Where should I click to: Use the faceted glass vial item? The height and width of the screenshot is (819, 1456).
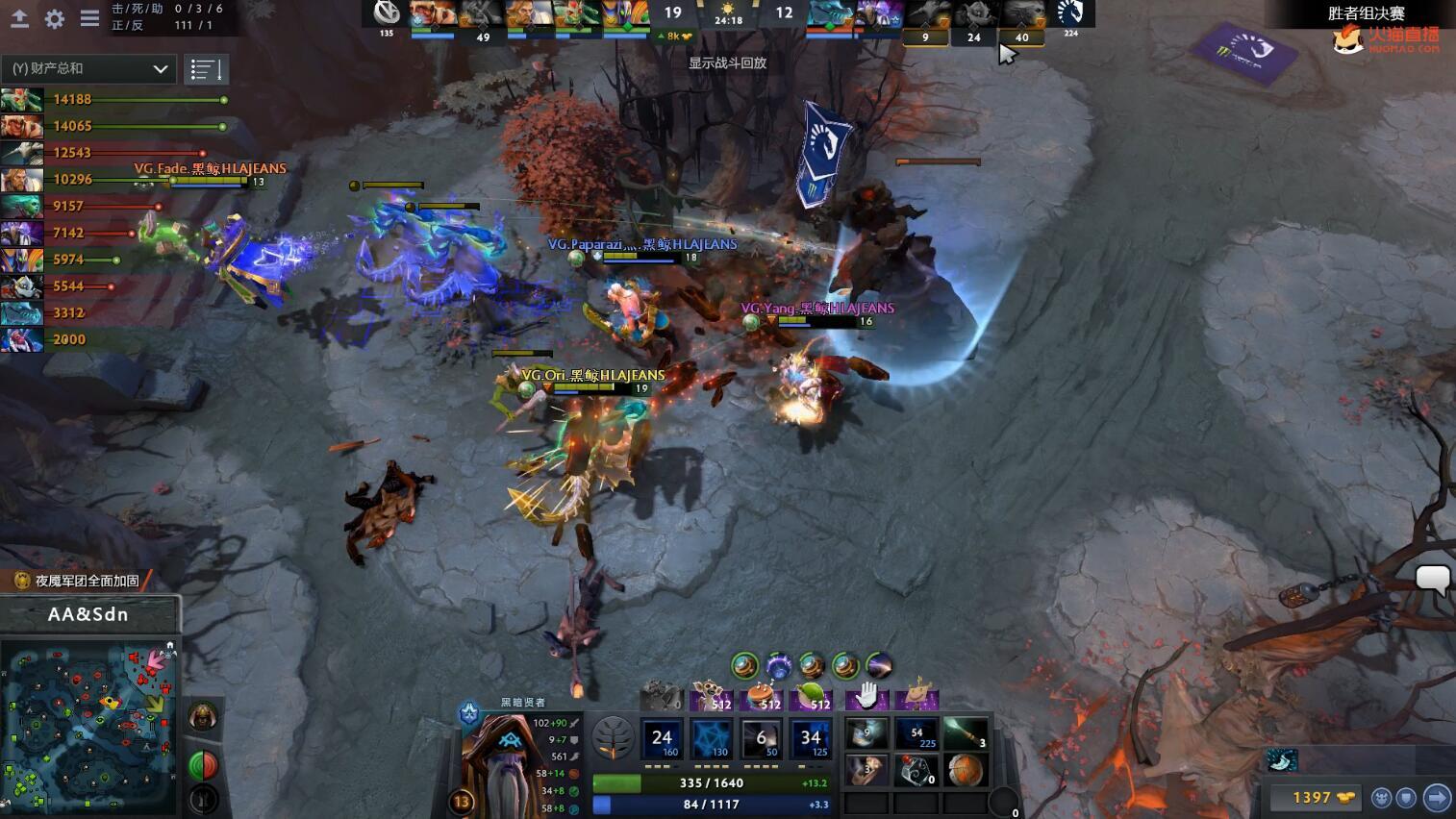tap(916, 770)
